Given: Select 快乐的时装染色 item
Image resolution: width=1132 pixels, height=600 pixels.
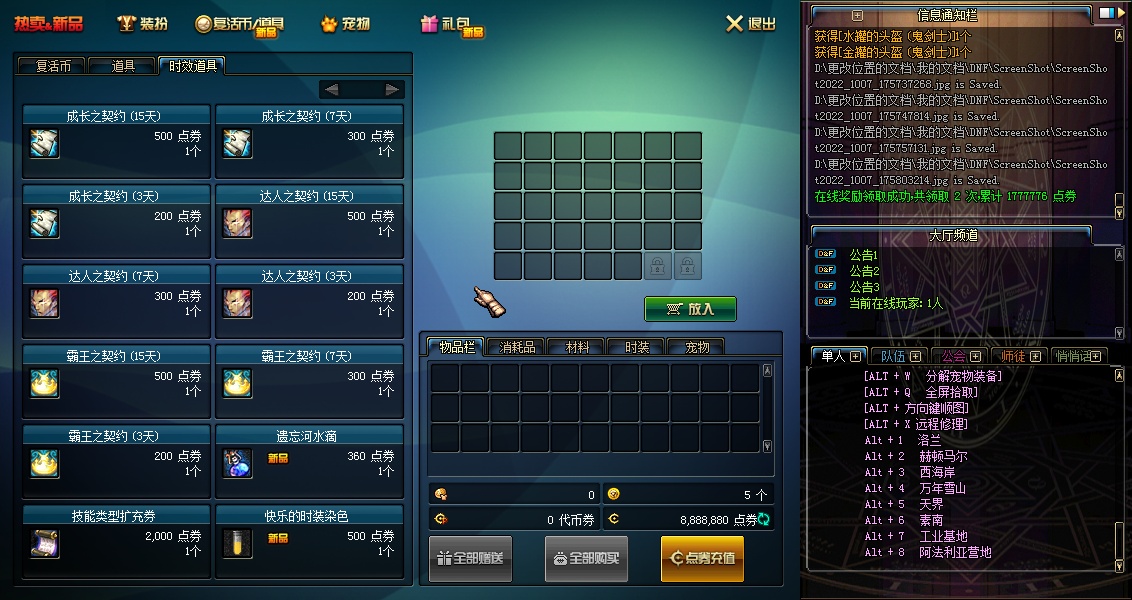Looking at the screenshot, I should coord(309,541).
